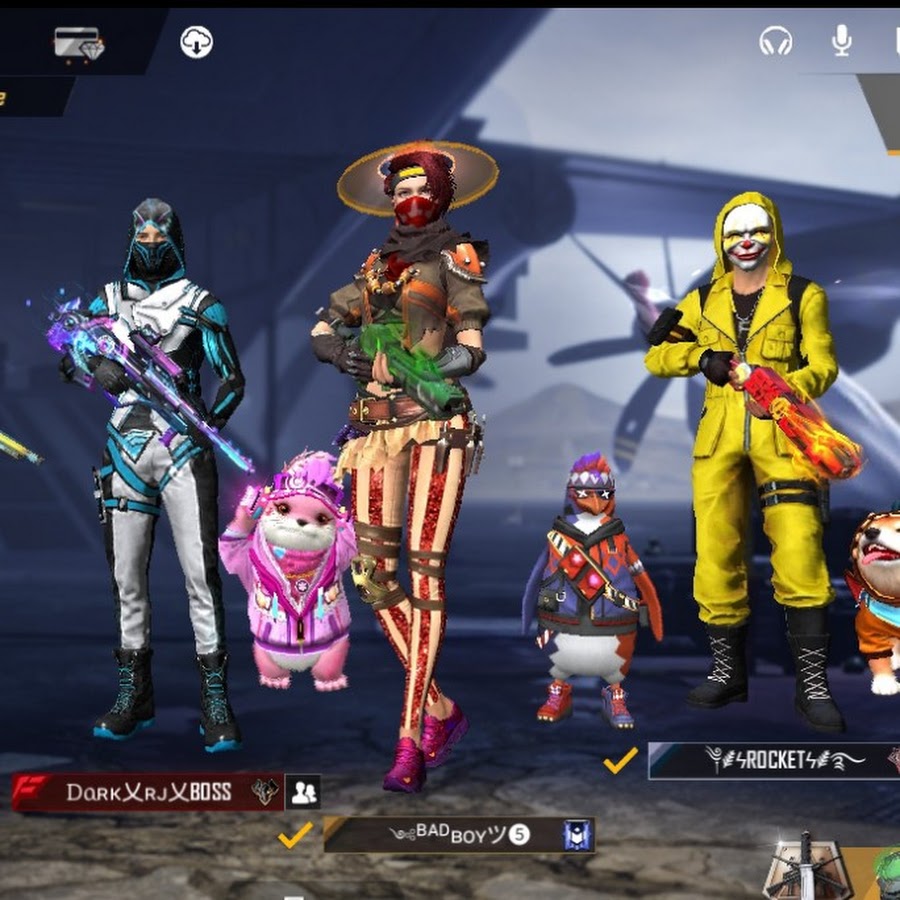Open the diamond card top-up icon
This screenshot has width=900, height=900.
point(77,42)
